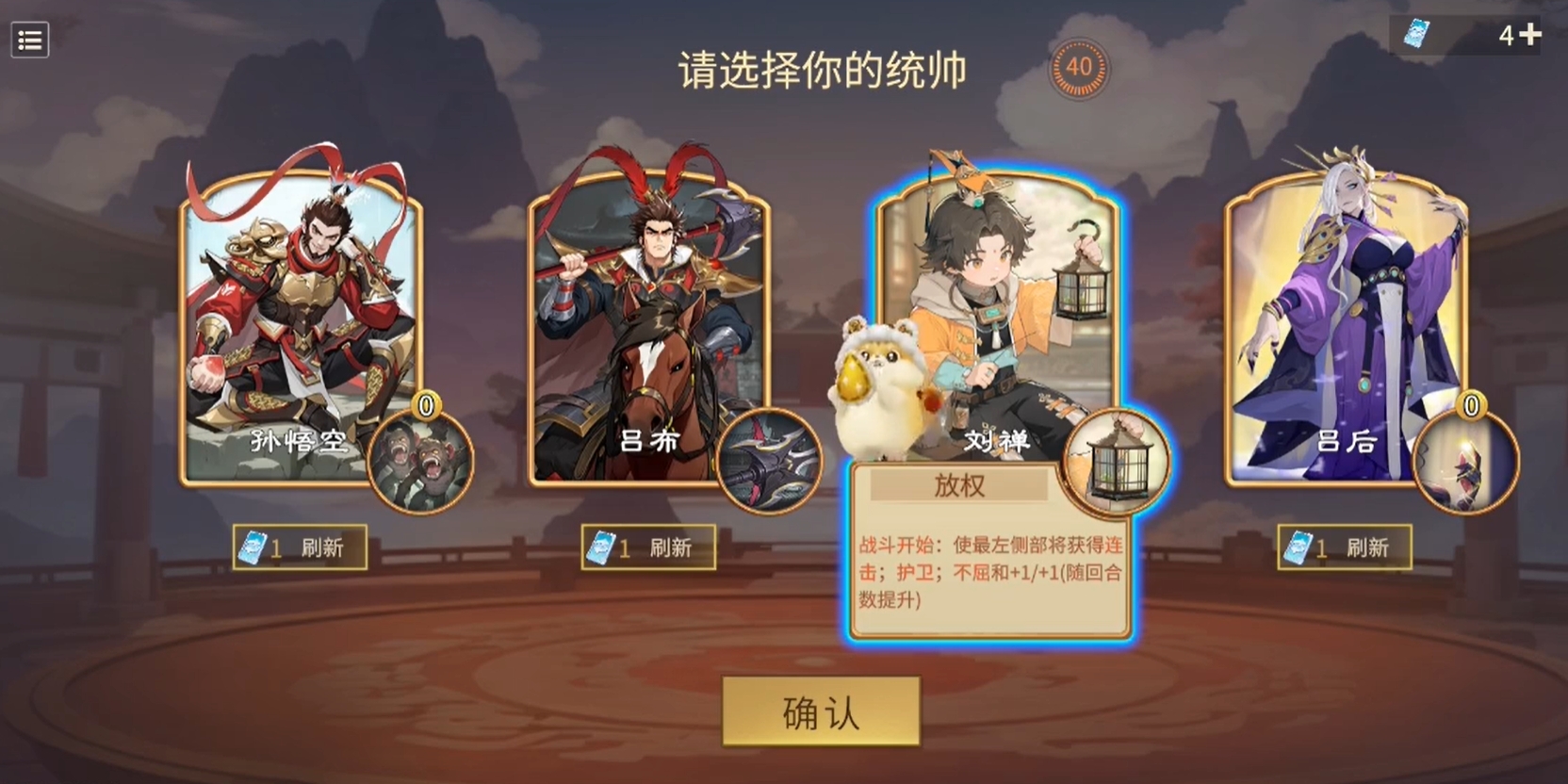Image resolution: width=1568 pixels, height=784 pixels.
Task: Click the refresh ticket icon under Sun Wukong
Action: (254, 547)
